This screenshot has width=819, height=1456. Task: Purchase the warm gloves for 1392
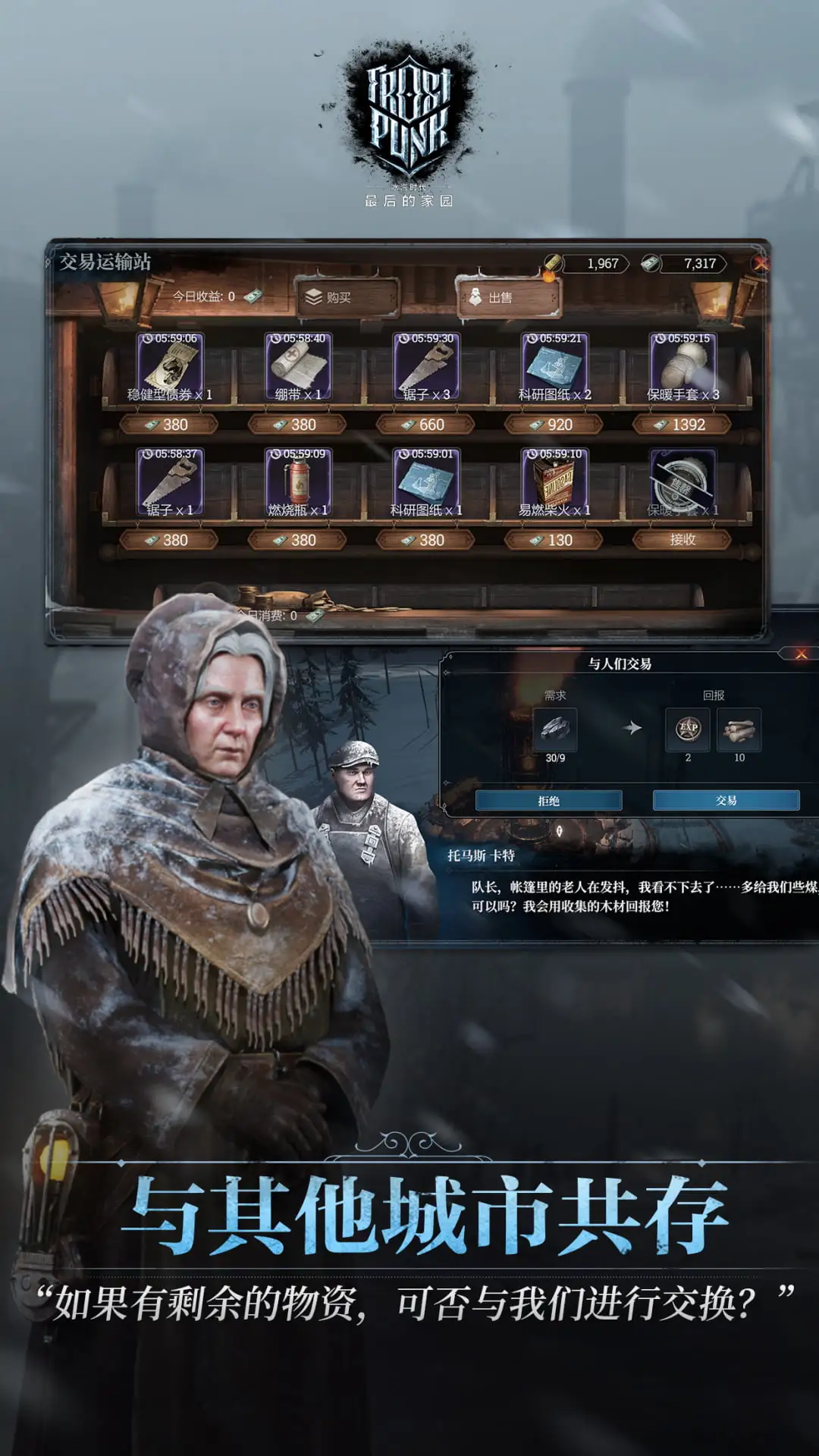682,425
